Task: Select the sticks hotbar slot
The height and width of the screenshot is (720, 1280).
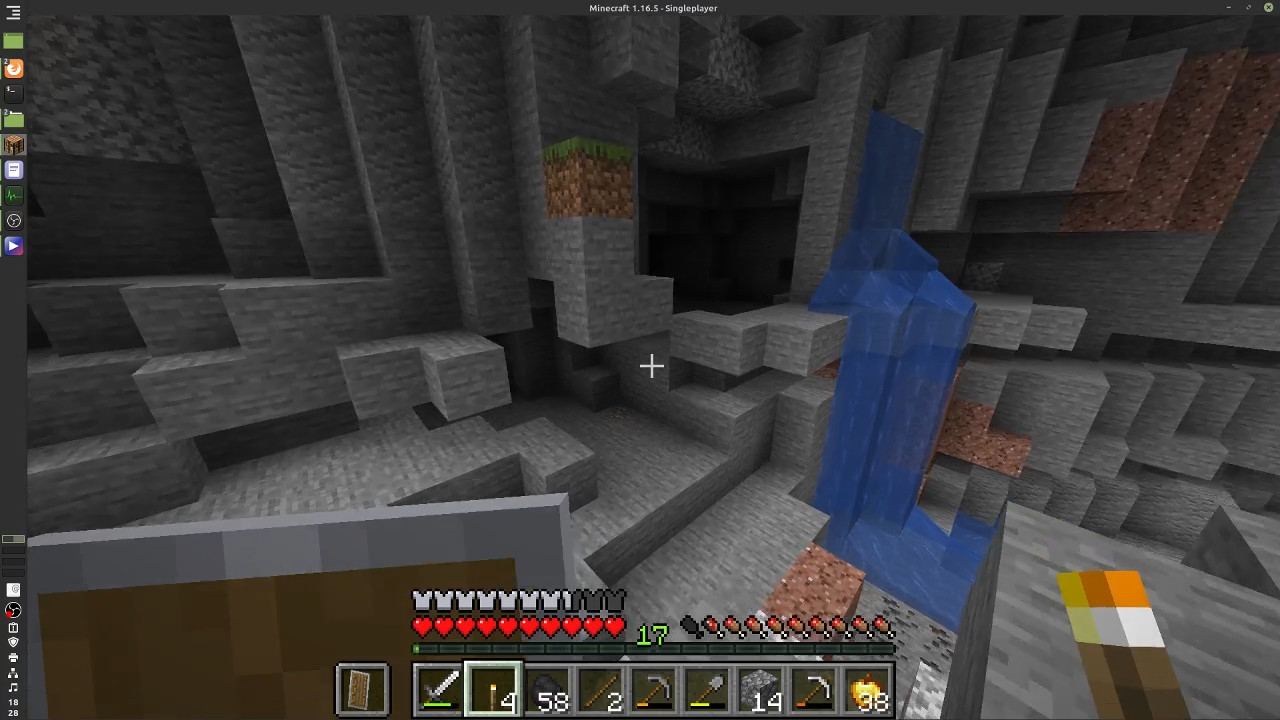Action: coord(601,690)
